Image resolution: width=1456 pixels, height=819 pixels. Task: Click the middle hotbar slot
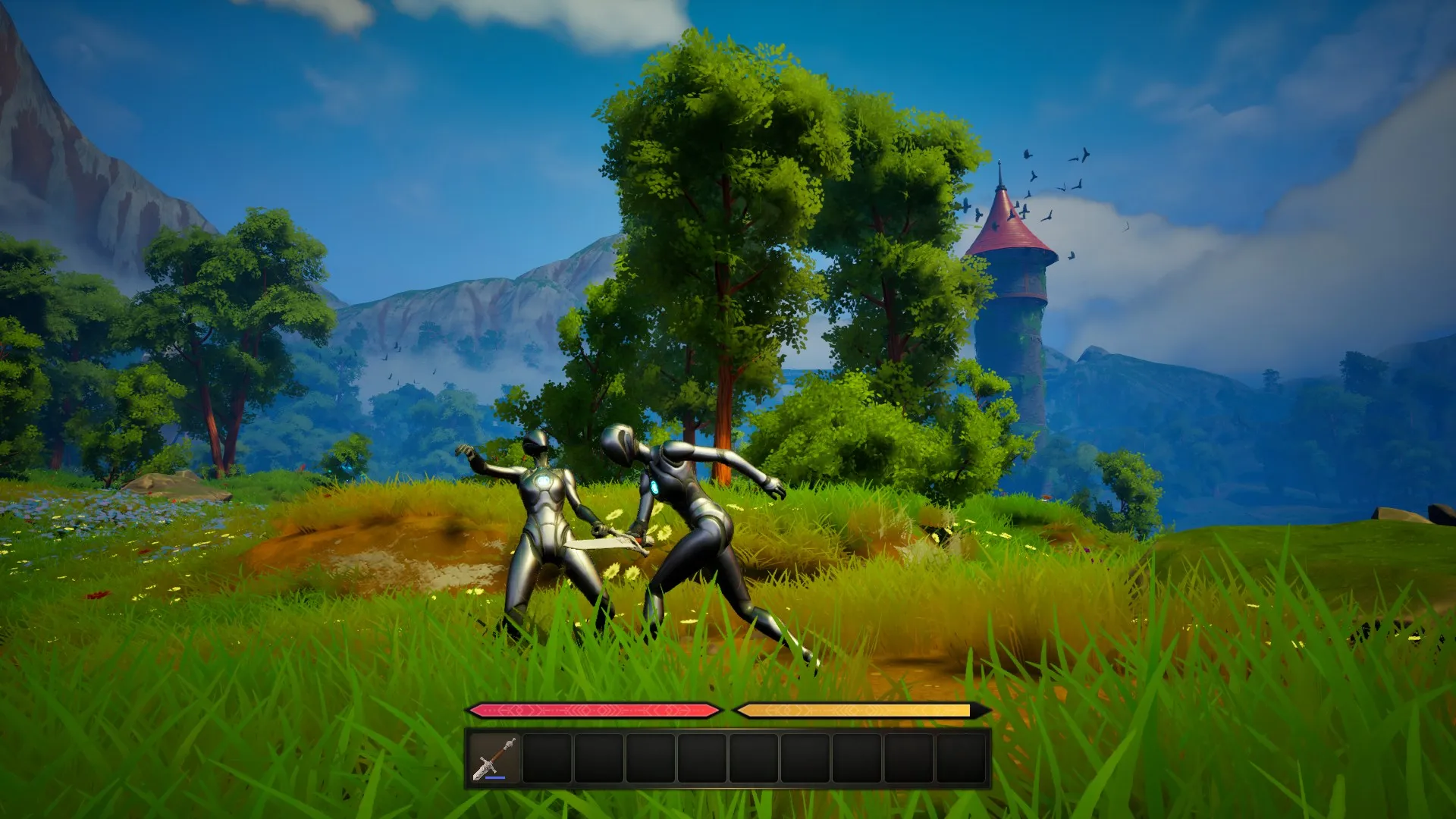pos(755,758)
